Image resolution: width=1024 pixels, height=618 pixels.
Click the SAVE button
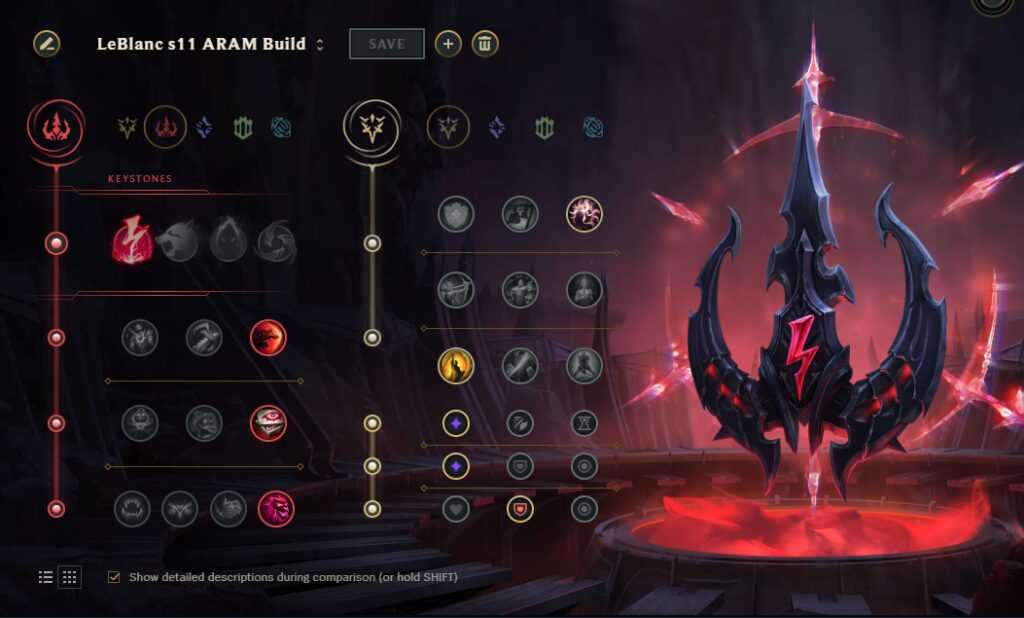click(x=386, y=44)
